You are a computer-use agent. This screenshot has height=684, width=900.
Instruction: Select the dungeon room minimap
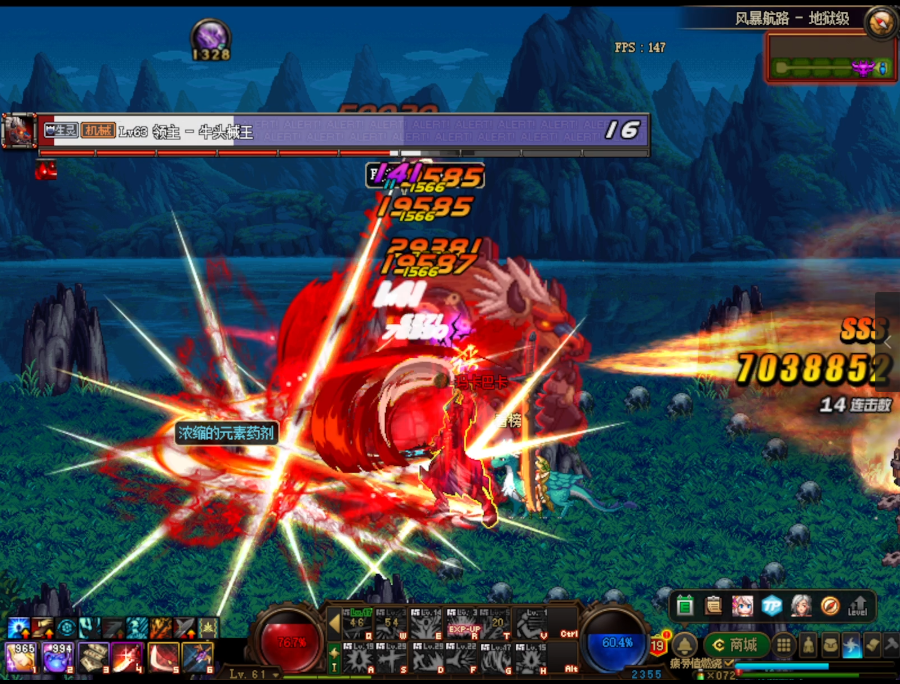click(x=830, y=58)
